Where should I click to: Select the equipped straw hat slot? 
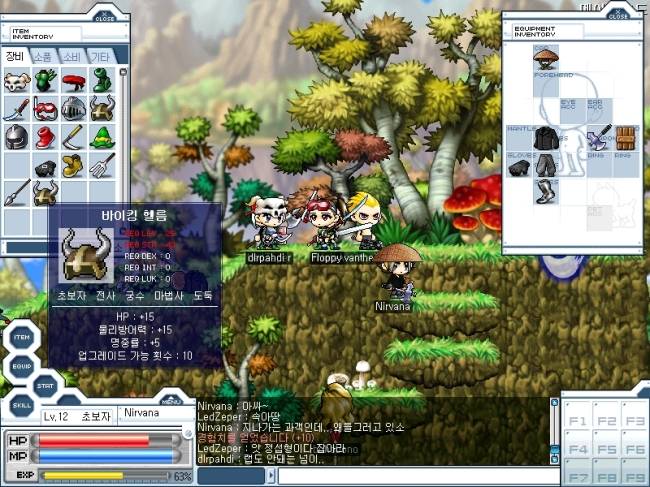point(547,56)
